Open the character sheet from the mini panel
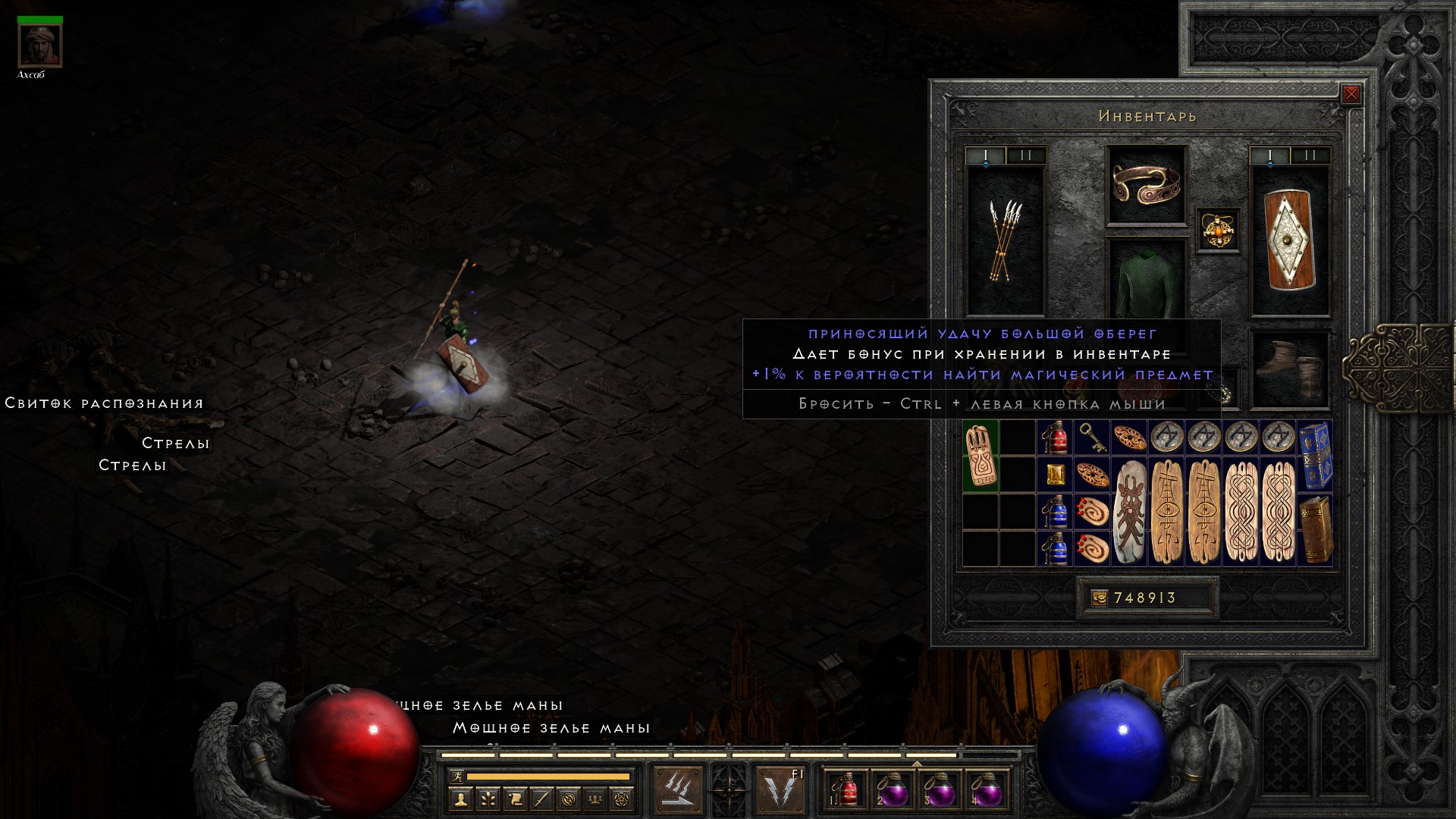 [x=460, y=799]
